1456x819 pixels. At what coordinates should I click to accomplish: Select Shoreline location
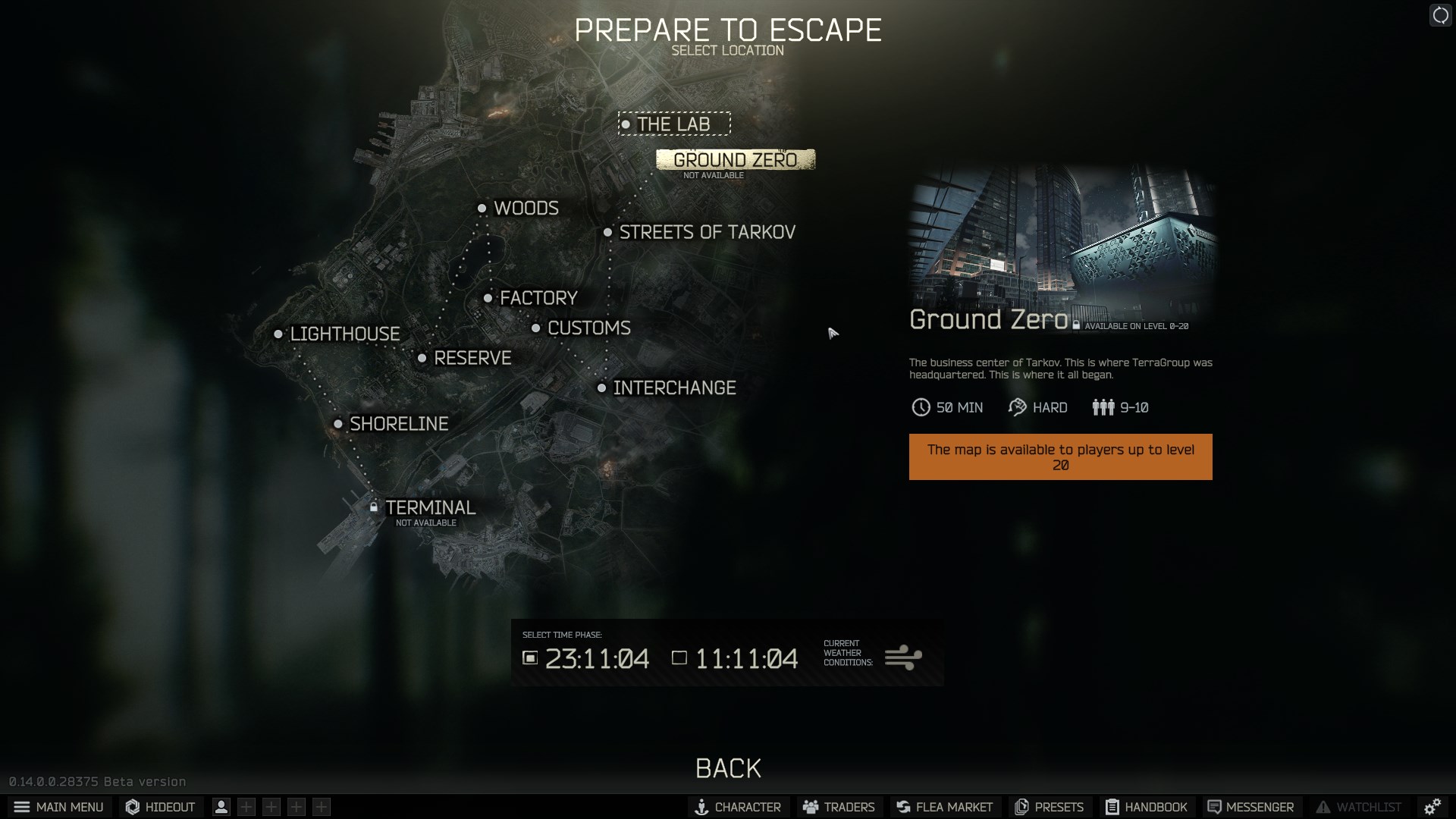[398, 424]
